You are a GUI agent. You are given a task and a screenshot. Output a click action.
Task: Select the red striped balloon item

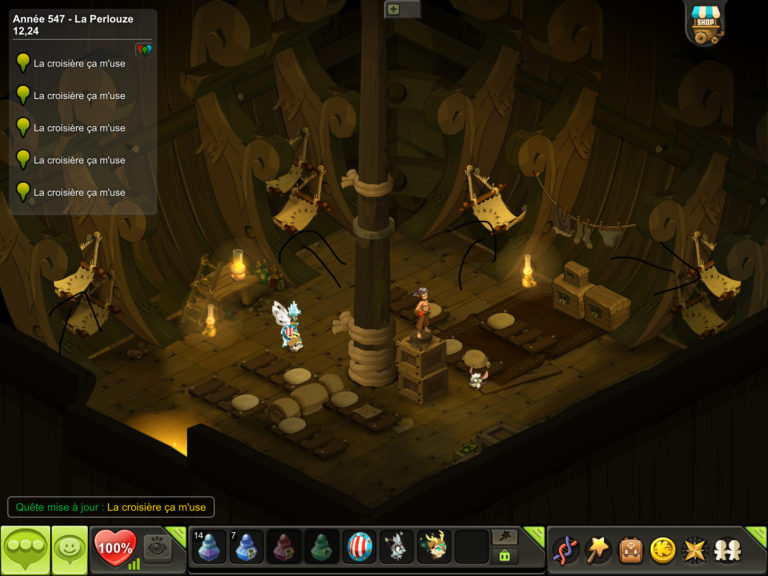pos(360,547)
